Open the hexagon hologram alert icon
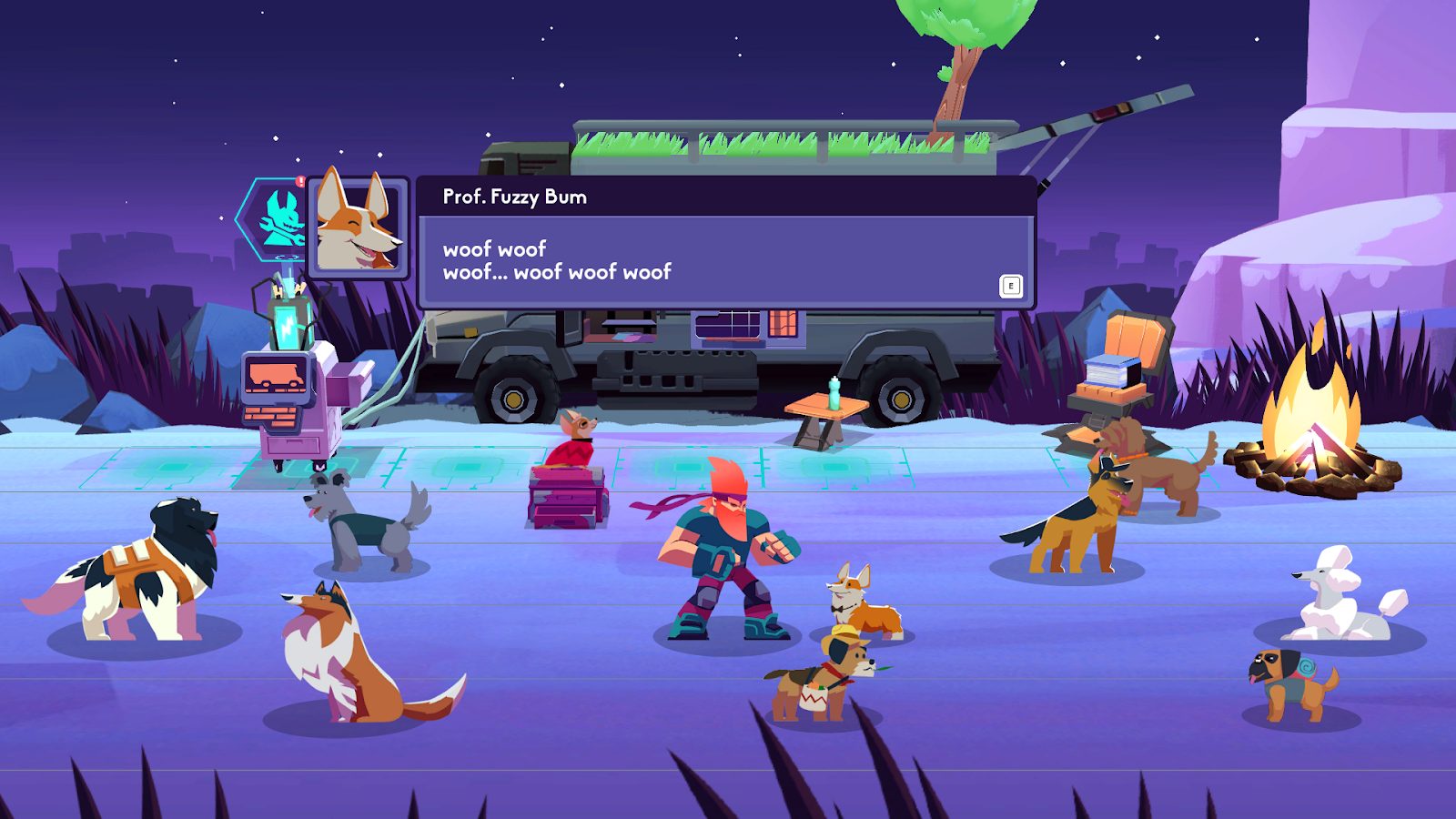 point(275,218)
